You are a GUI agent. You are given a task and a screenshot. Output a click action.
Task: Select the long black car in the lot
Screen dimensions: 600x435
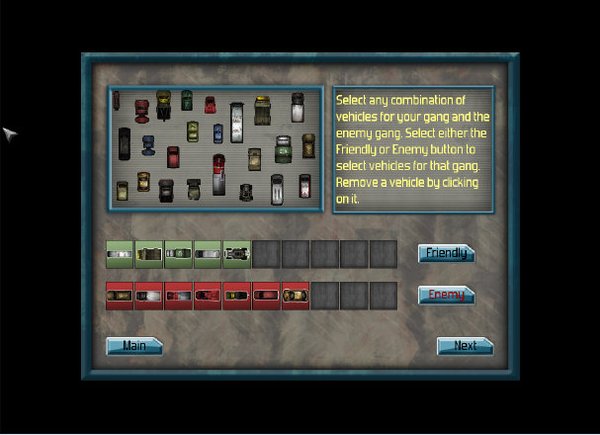[125, 142]
